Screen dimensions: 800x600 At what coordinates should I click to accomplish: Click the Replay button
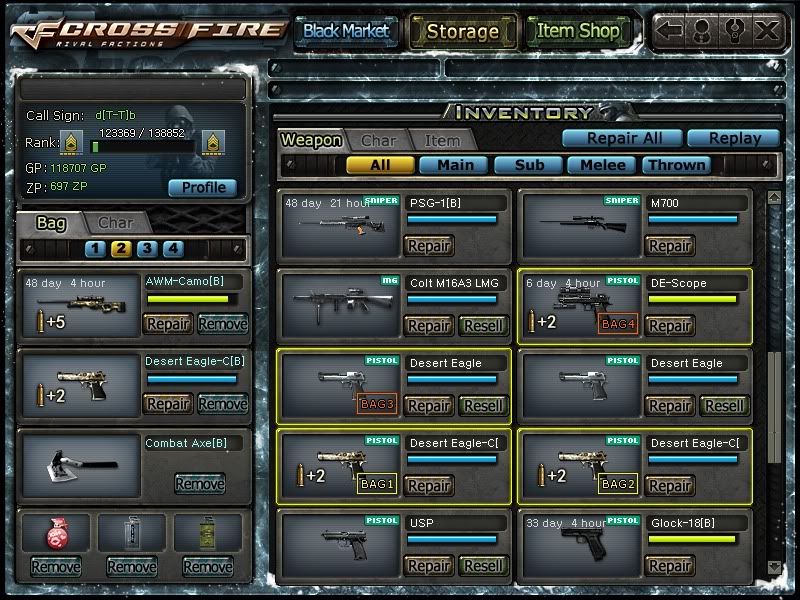pos(732,139)
